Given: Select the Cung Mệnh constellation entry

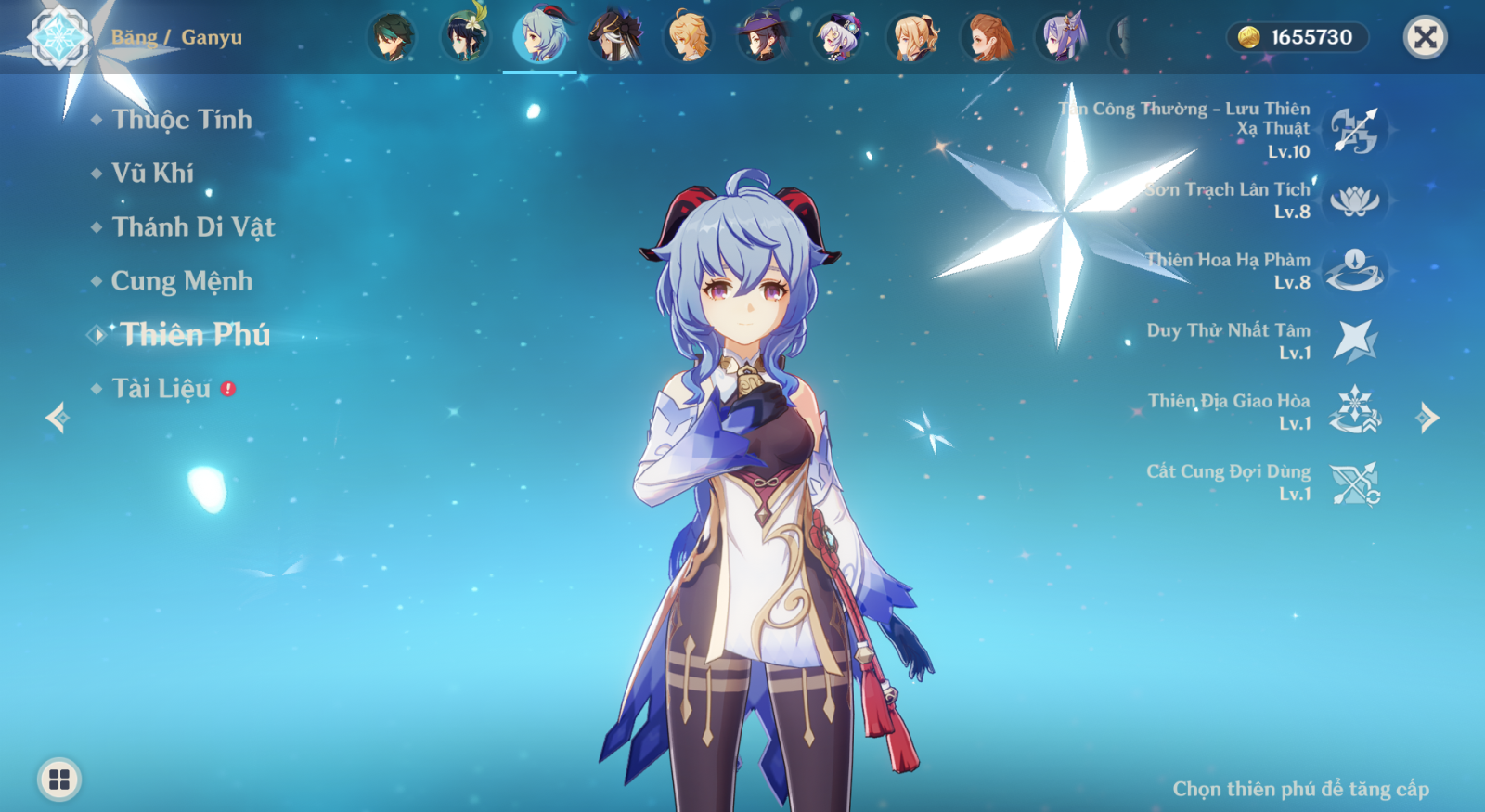Looking at the screenshot, I should pos(181,281).
